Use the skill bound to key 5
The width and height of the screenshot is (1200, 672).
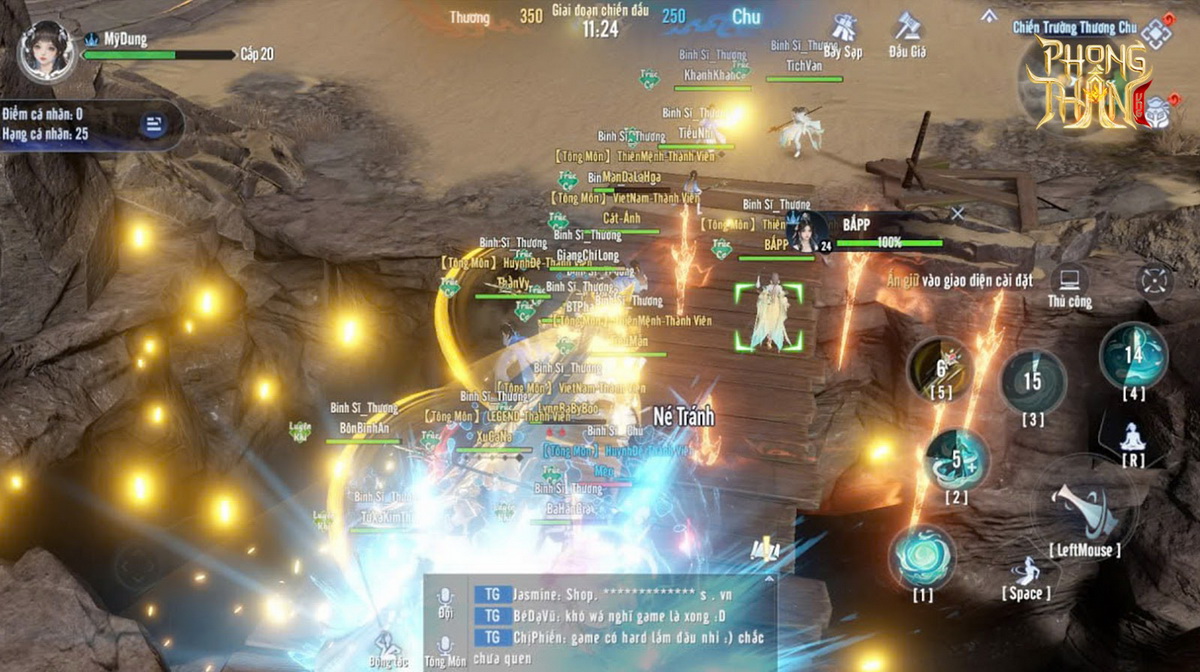(x=940, y=367)
